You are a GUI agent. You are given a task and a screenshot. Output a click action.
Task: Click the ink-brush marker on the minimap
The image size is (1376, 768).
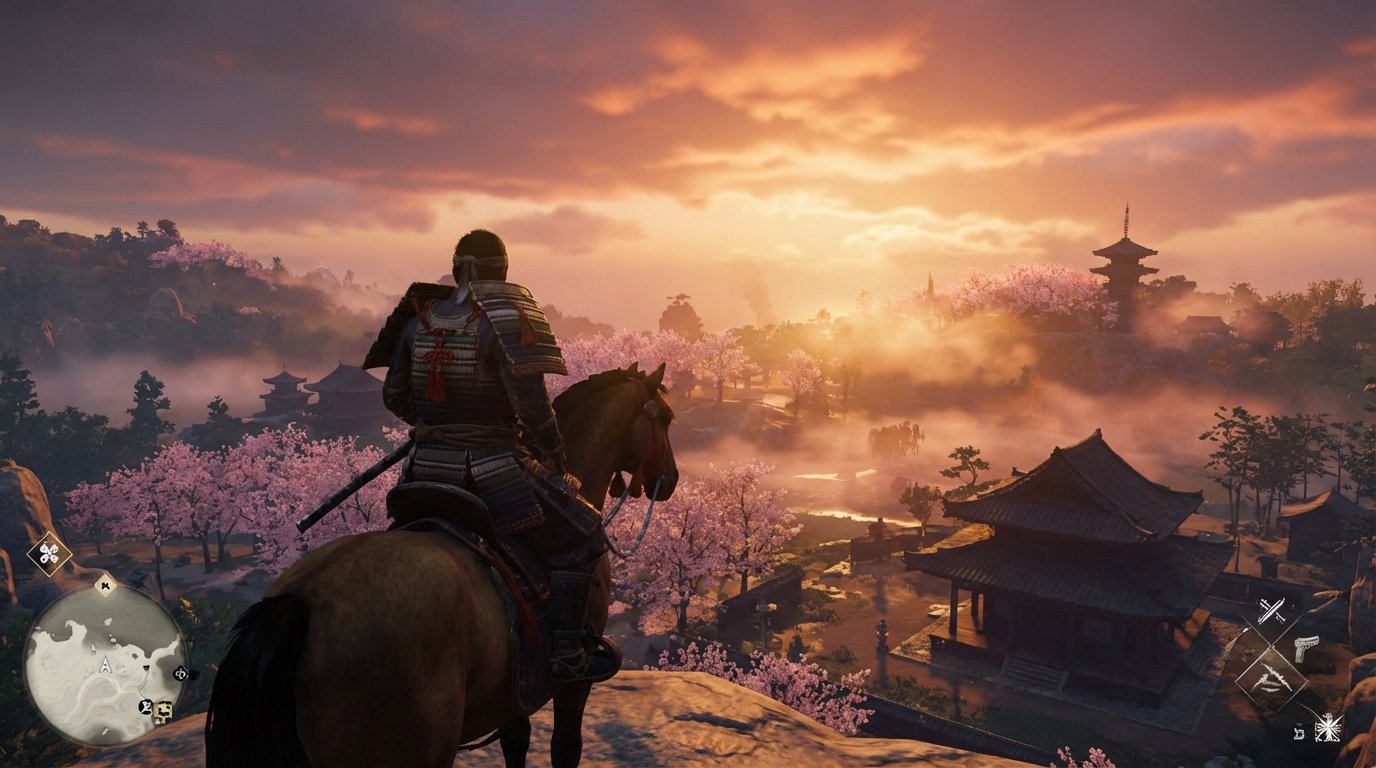click(x=145, y=707)
